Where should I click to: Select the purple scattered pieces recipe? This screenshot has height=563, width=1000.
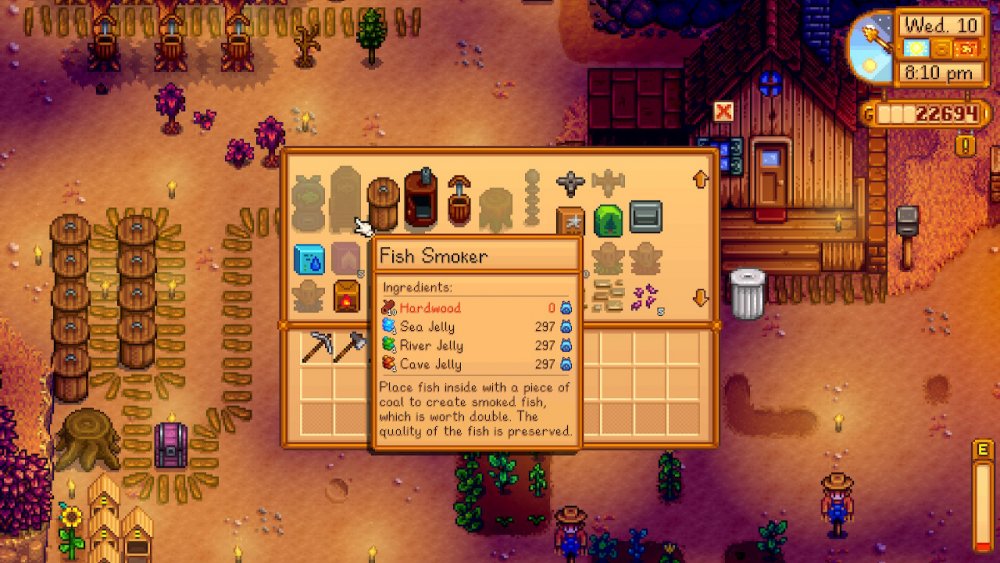646,296
